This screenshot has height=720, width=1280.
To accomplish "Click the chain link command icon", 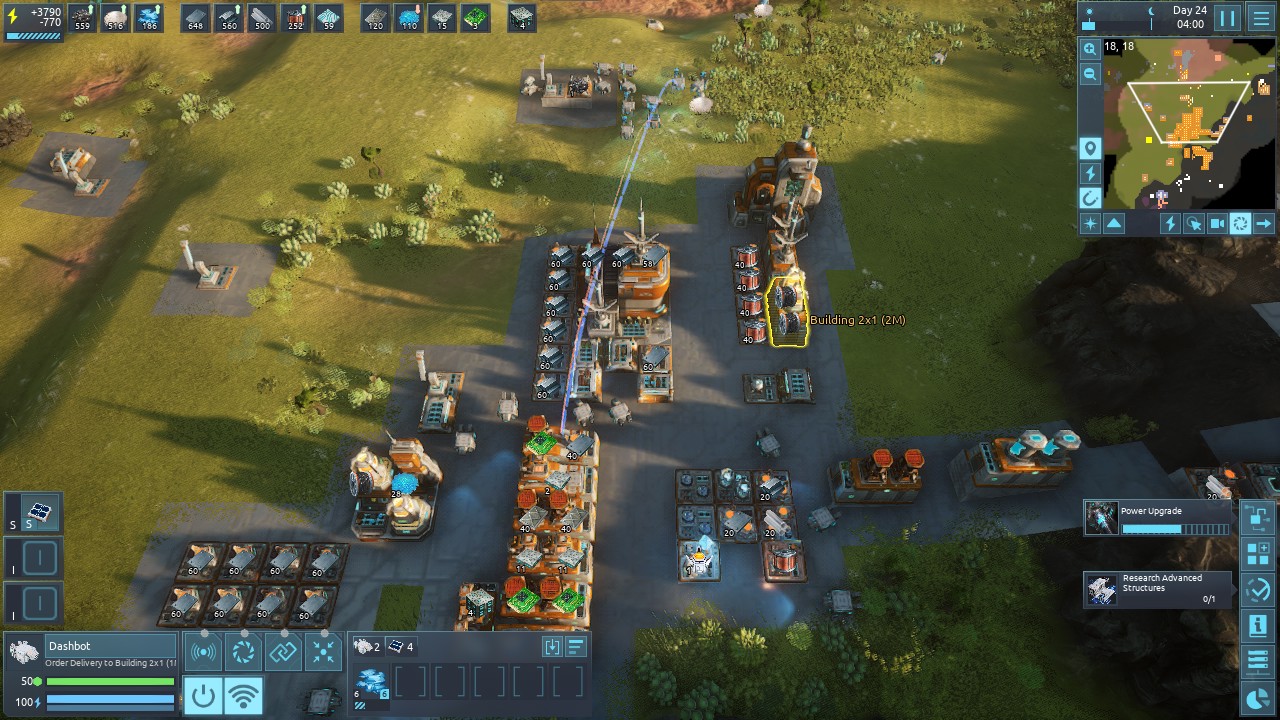I will point(283,653).
